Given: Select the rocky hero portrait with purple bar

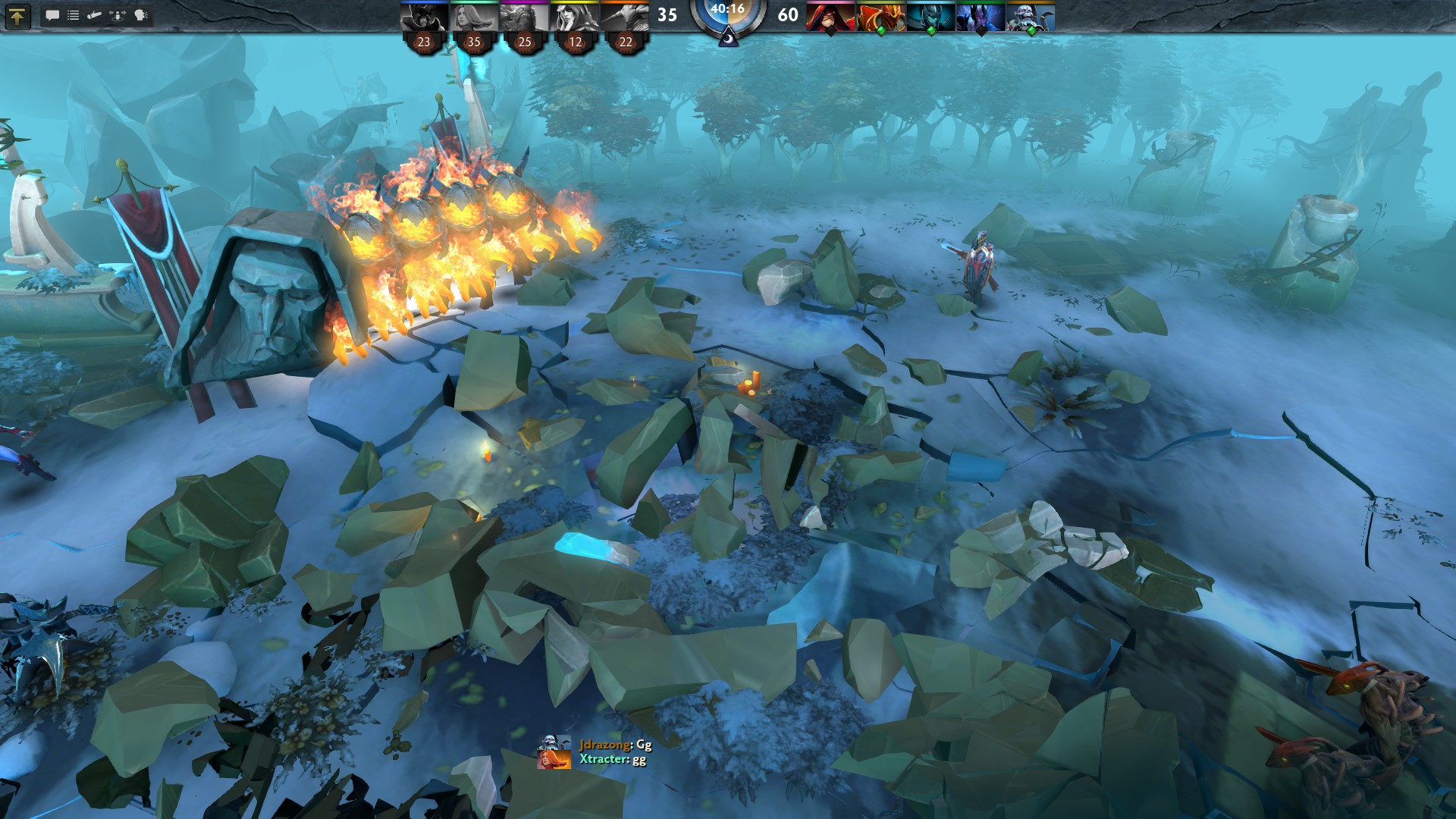Looking at the screenshot, I should (525, 17).
